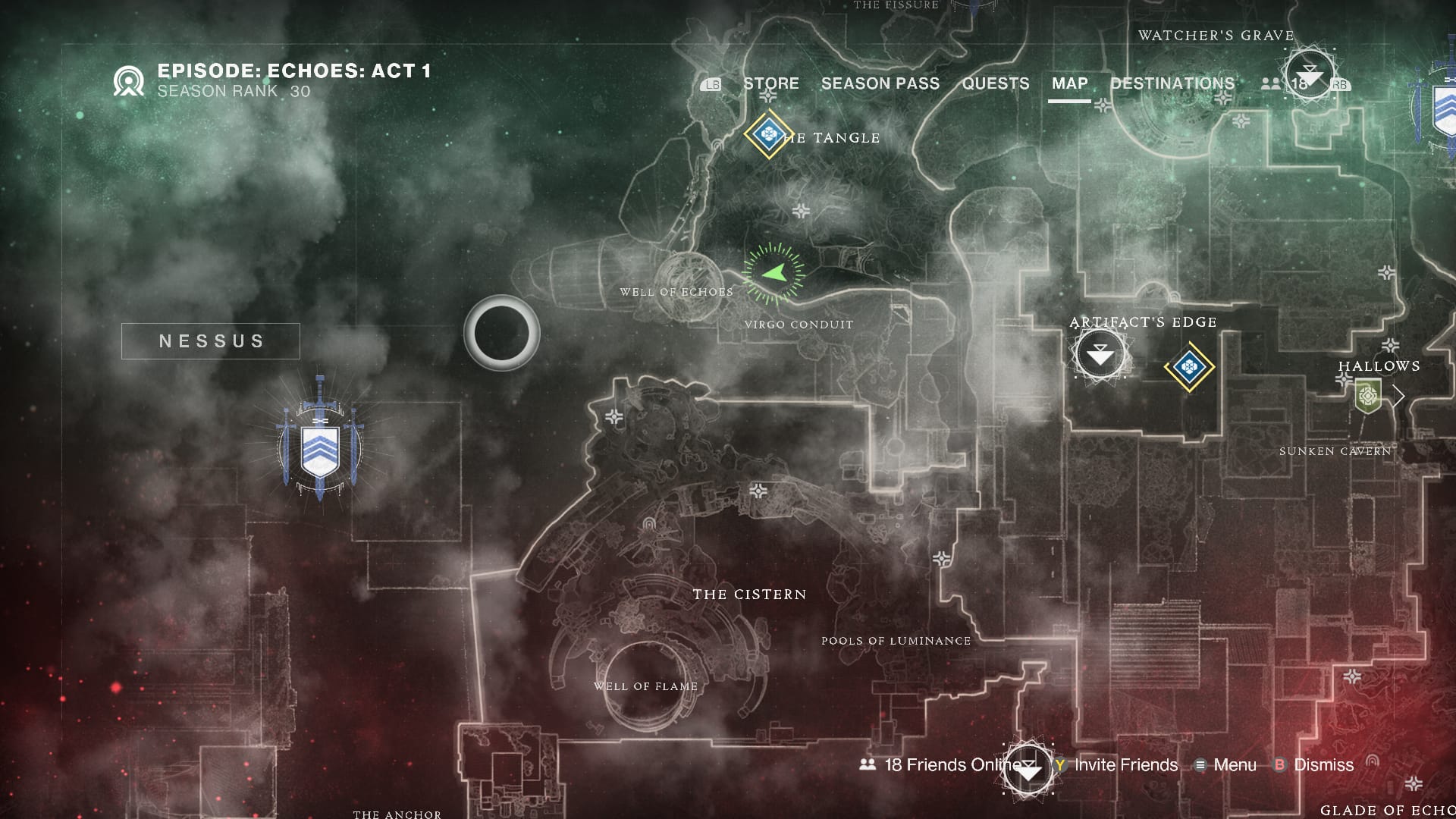Viewport: 1456px width, 819px height.
Task: Switch to the Season Pass tab
Action: click(880, 83)
